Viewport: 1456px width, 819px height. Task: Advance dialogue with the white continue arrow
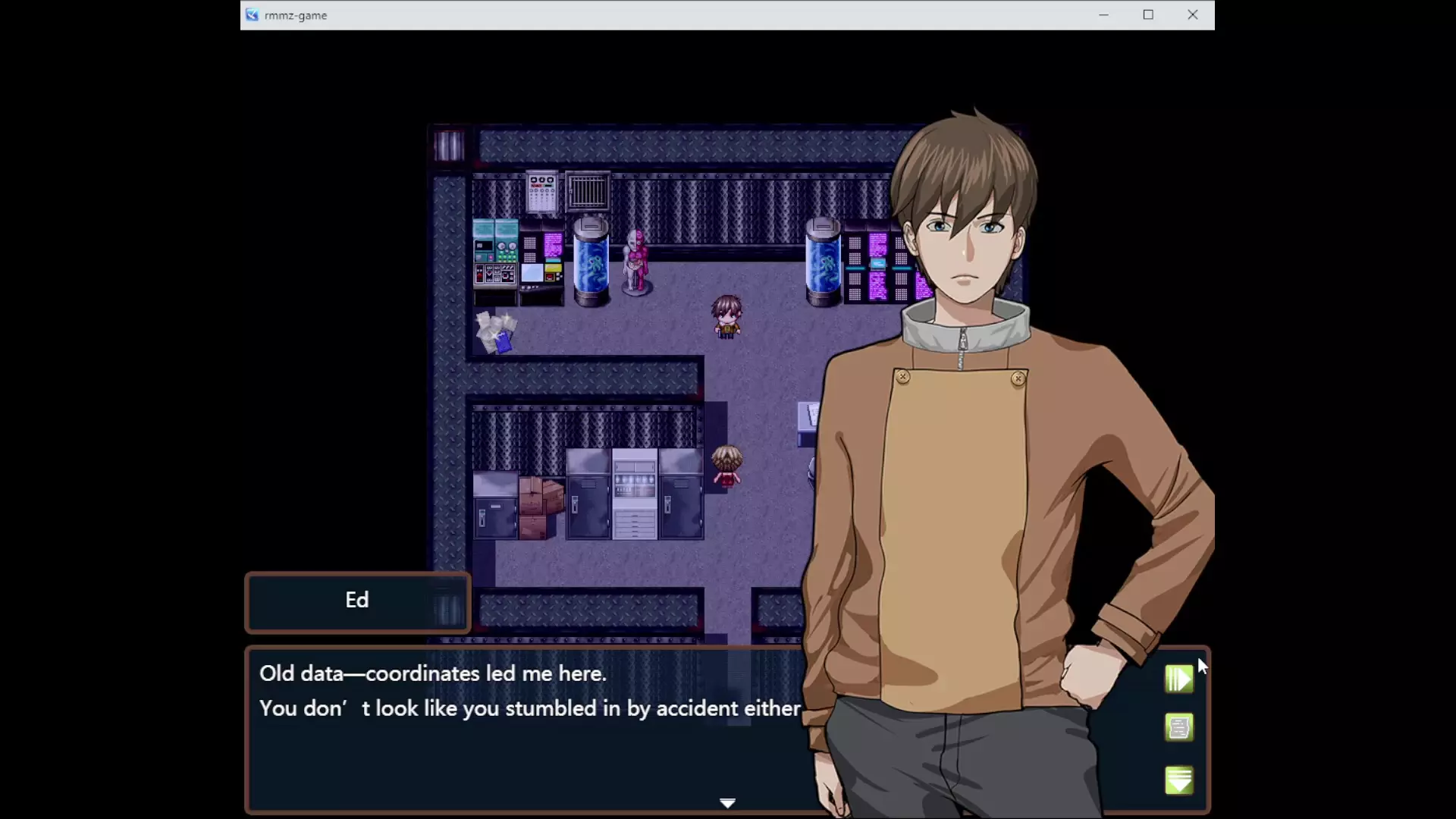coord(727,803)
